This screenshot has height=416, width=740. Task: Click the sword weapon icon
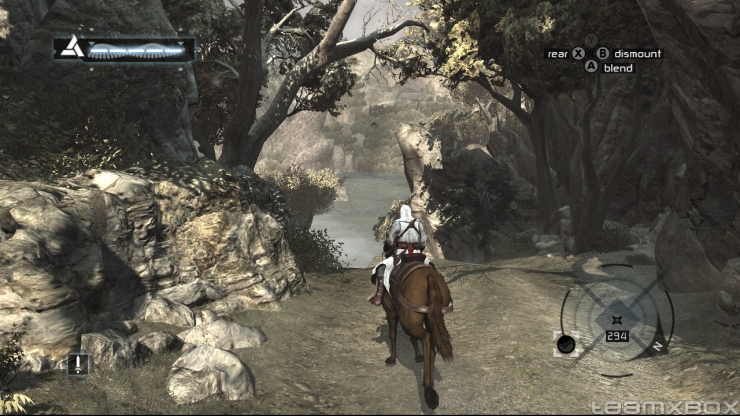[78, 363]
